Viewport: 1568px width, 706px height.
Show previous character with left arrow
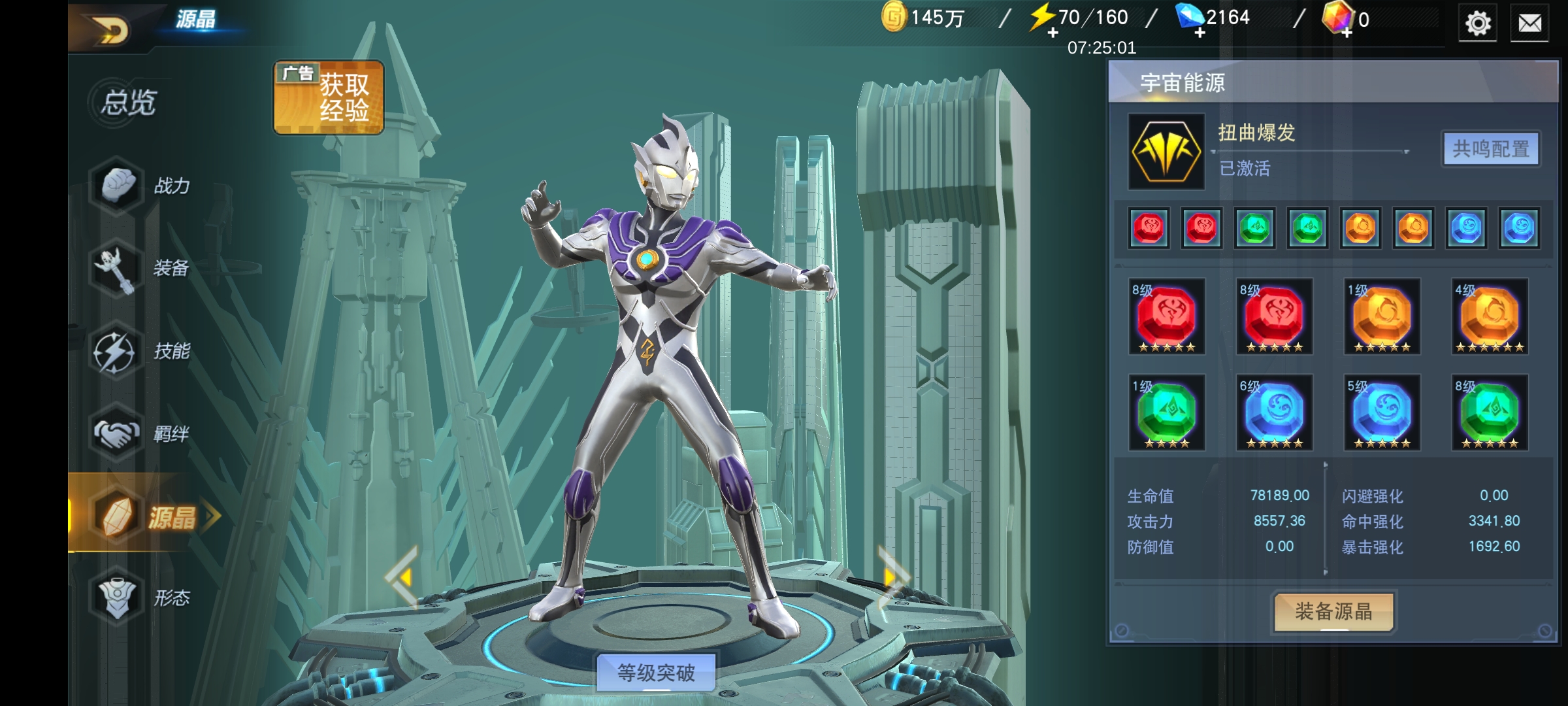(402, 577)
